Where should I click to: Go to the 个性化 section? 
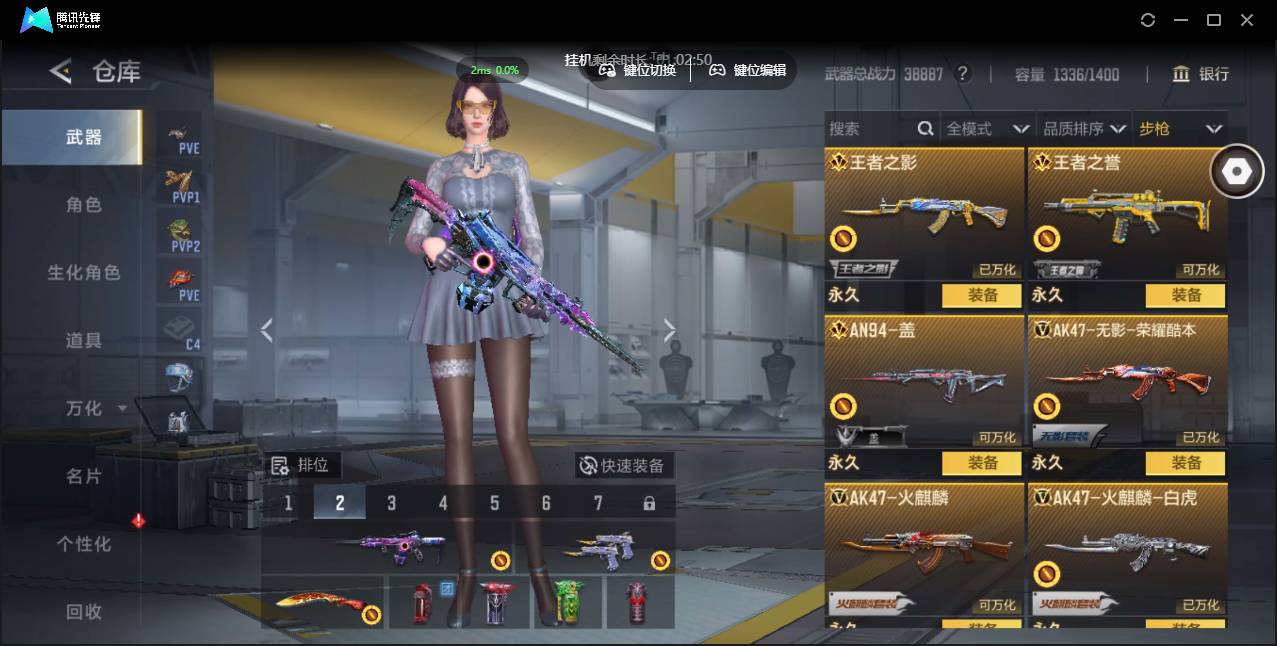[84, 544]
